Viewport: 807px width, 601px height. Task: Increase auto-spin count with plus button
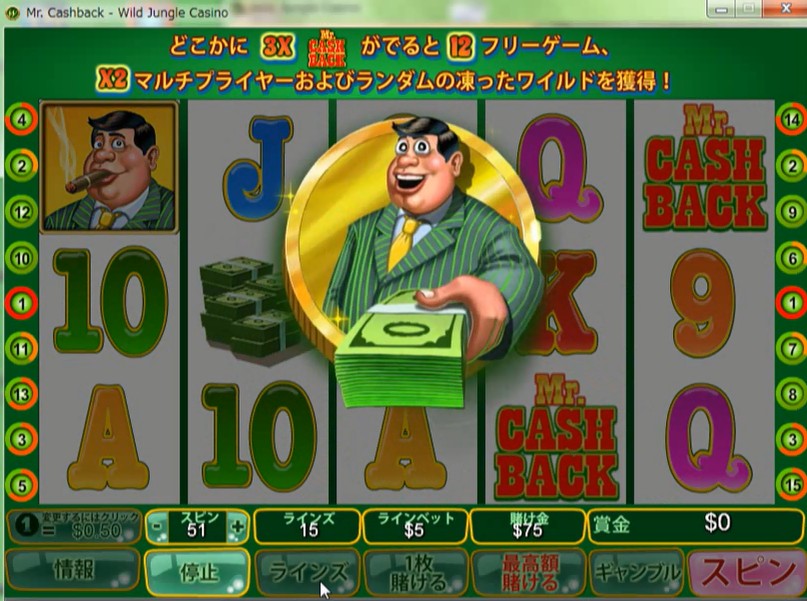pyautogui.click(x=236, y=526)
